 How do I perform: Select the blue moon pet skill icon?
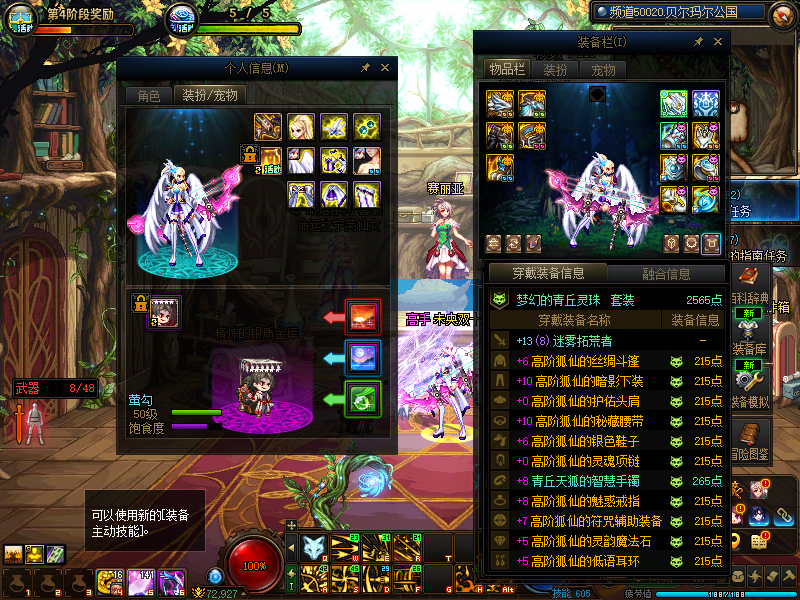pyautogui.click(x=362, y=356)
